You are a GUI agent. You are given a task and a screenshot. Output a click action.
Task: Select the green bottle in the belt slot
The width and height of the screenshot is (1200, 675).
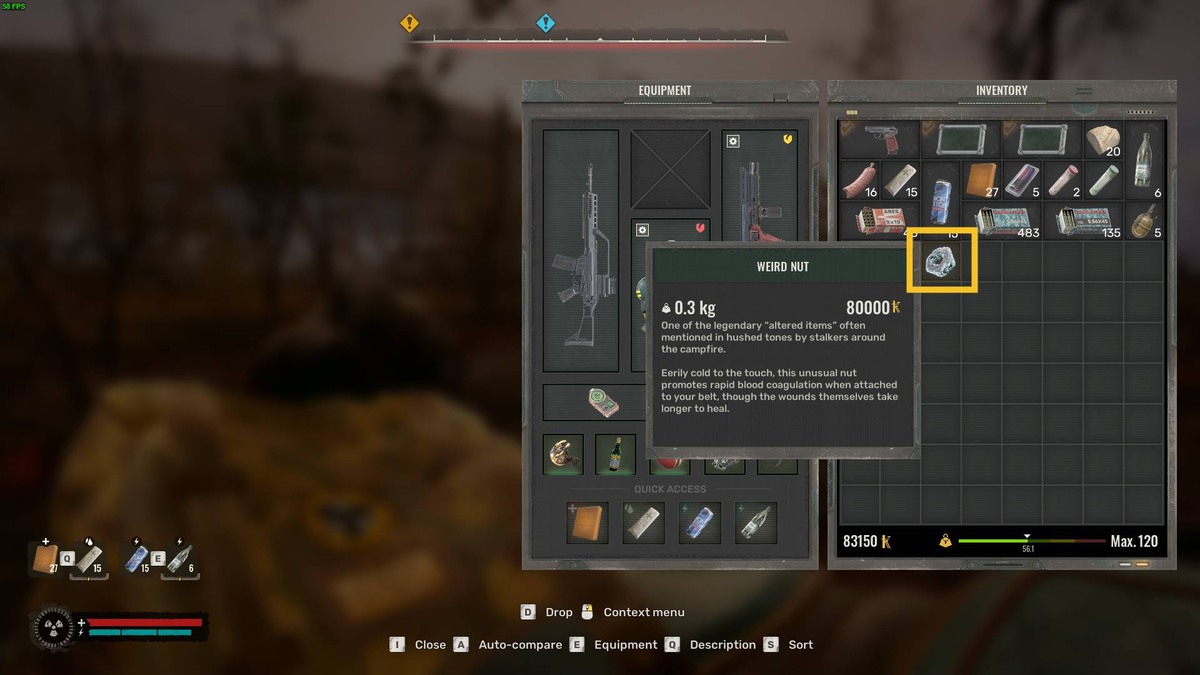pos(616,455)
